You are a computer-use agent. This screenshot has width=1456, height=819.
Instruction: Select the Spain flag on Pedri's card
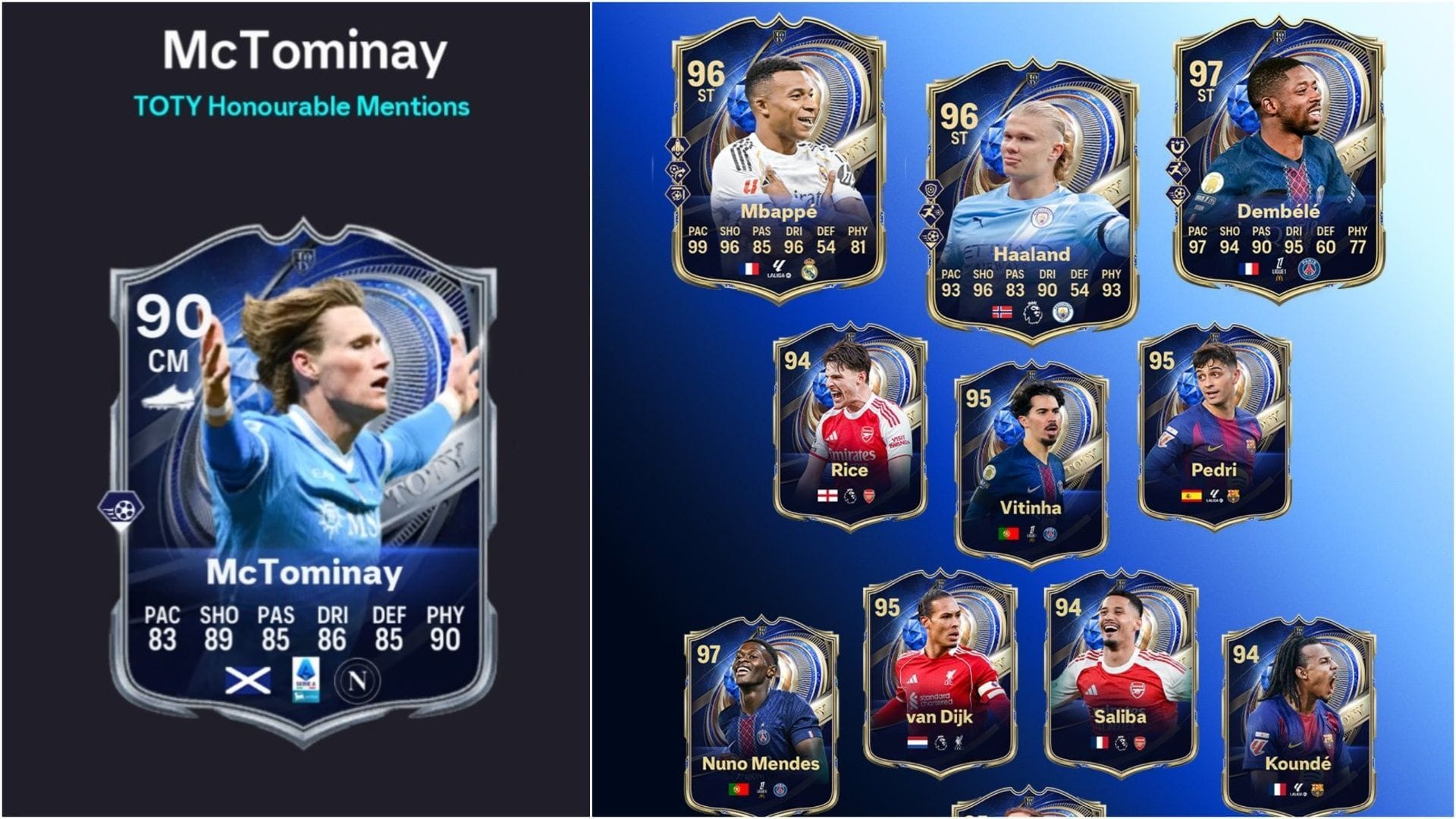click(1191, 496)
